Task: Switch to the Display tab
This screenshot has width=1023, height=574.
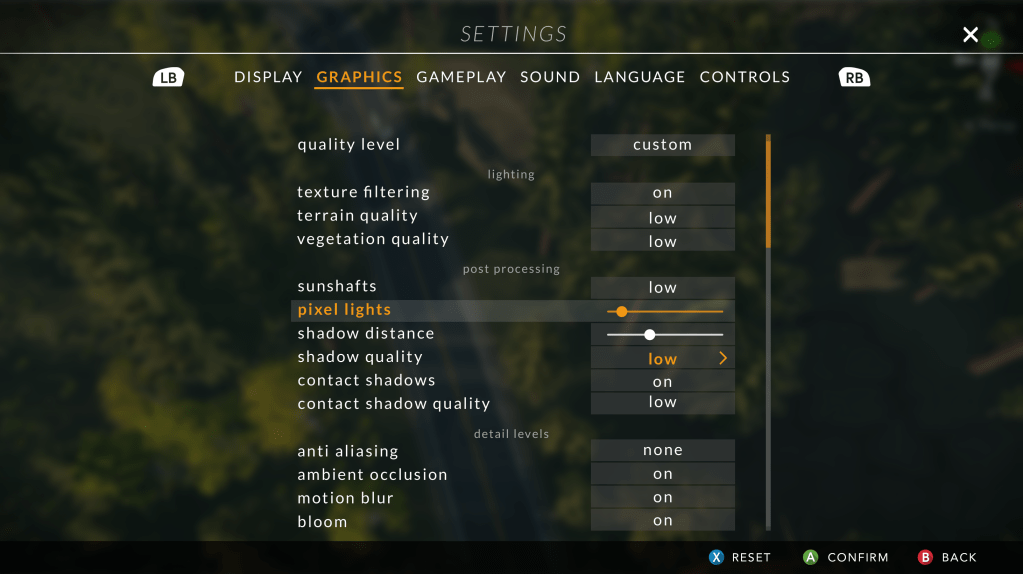Action: tap(267, 77)
